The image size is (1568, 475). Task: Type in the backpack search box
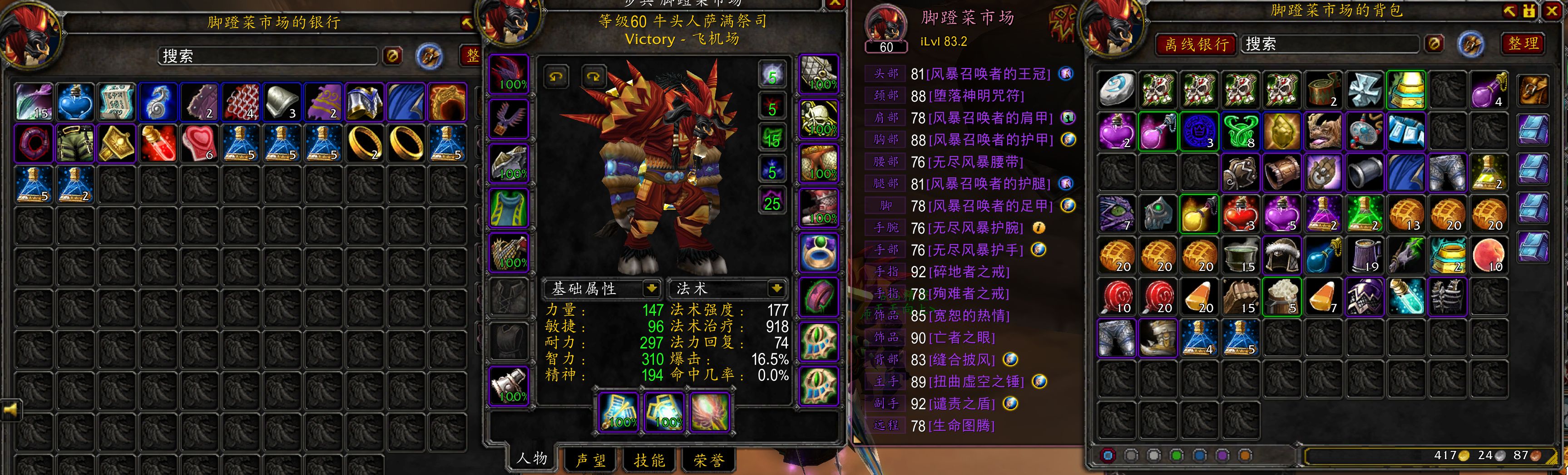click(1330, 44)
